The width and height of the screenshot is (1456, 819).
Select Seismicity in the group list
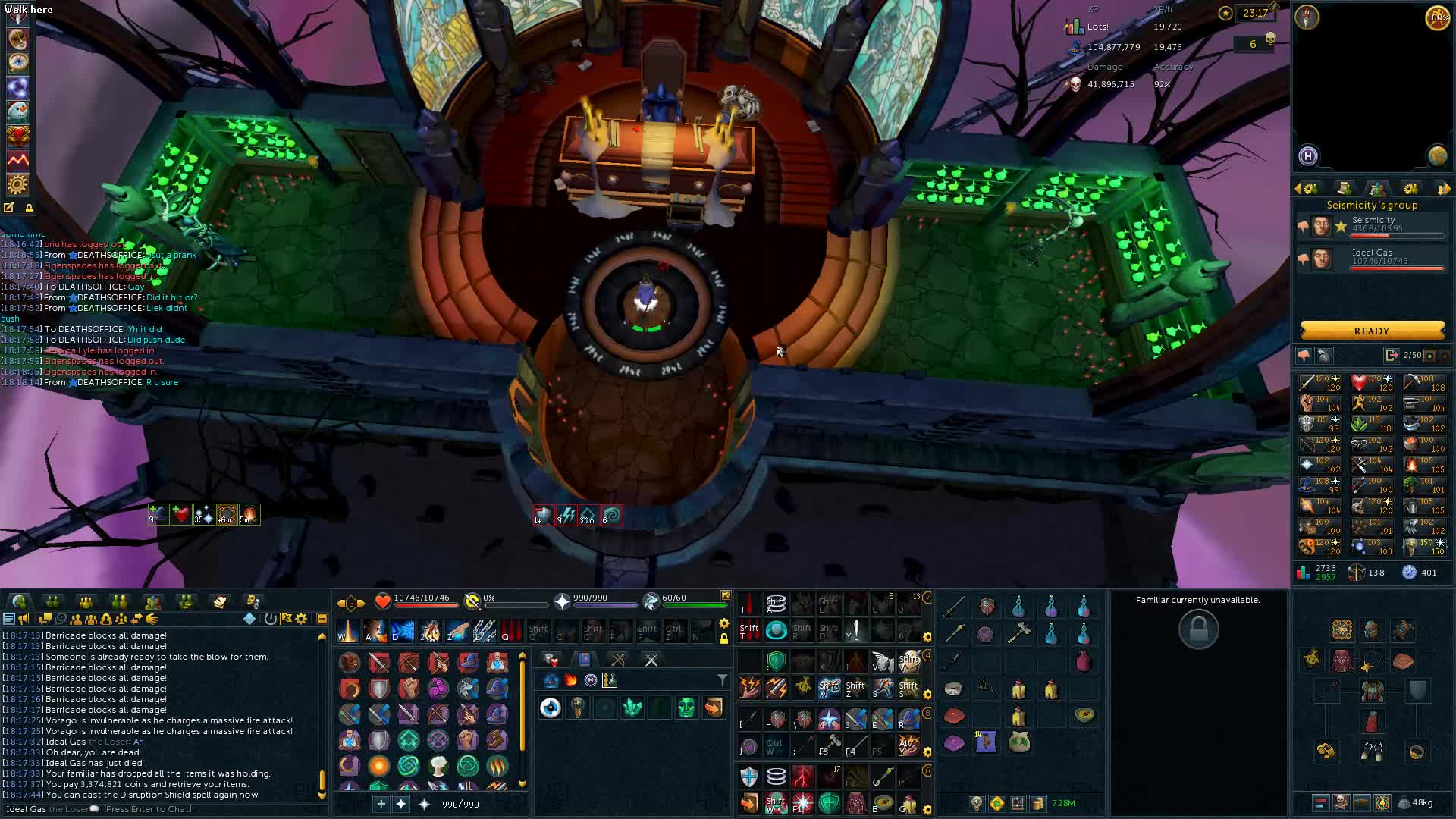pyautogui.click(x=1373, y=225)
